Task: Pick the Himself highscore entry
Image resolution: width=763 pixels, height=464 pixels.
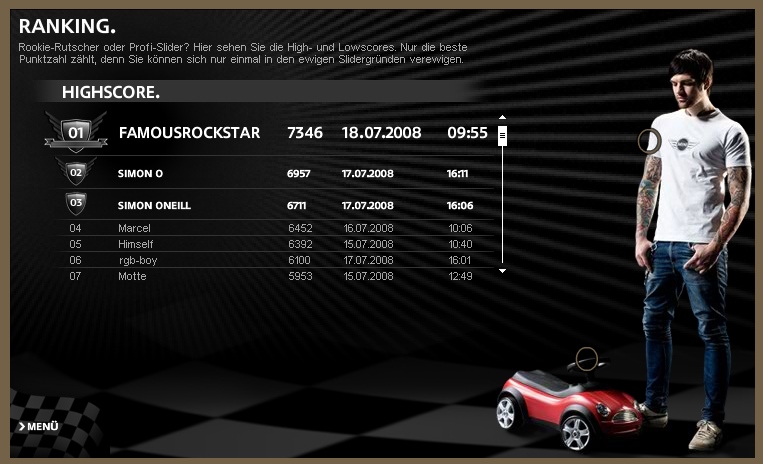Action: [x=270, y=244]
